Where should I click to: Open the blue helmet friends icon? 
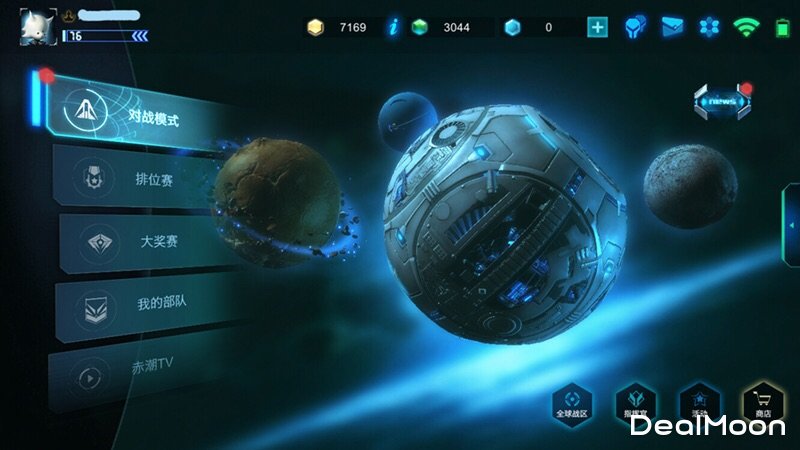pos(634,27)
